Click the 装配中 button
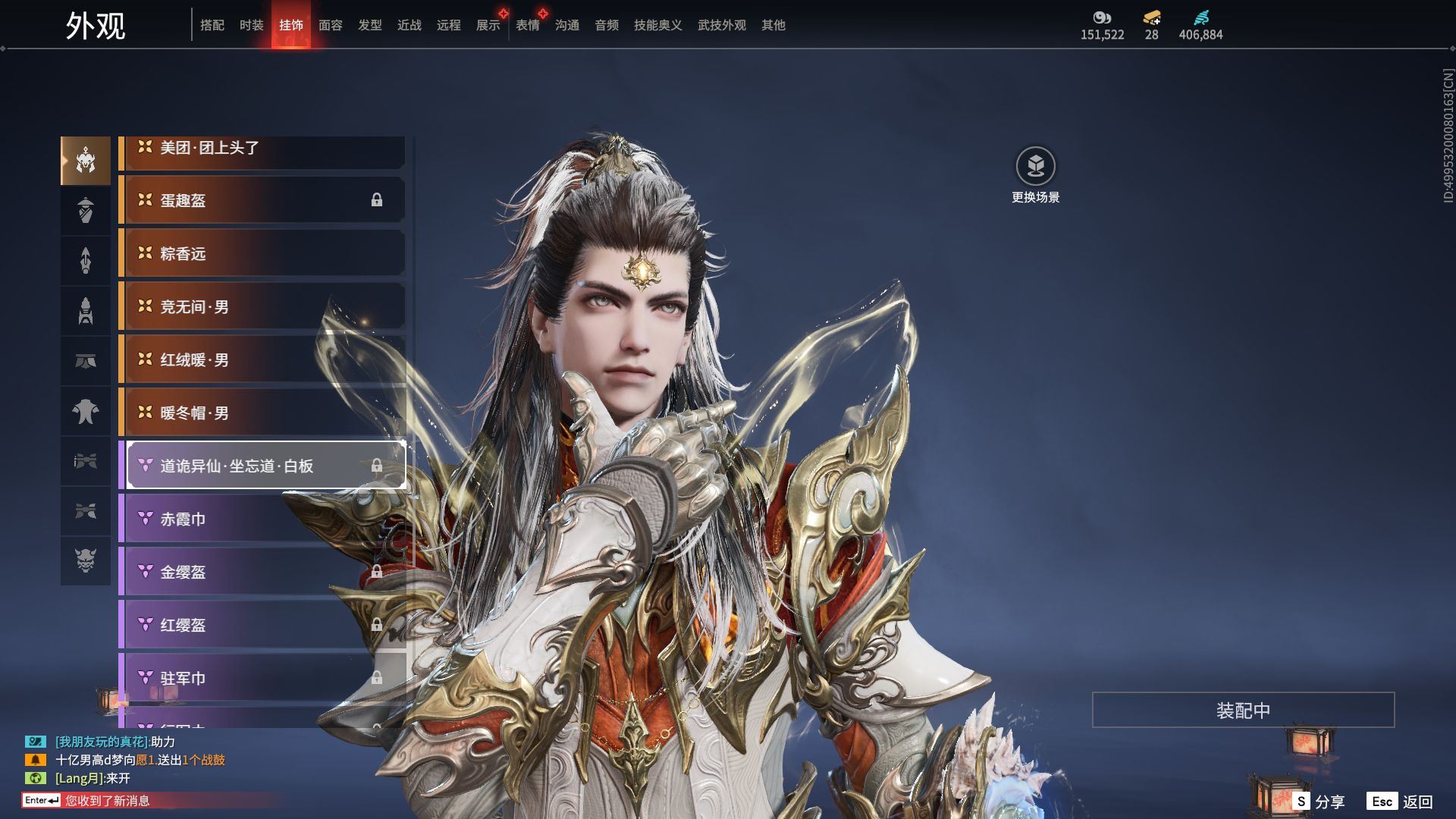This screenshot has width=1456, height=819. [x=1243, y=710]
